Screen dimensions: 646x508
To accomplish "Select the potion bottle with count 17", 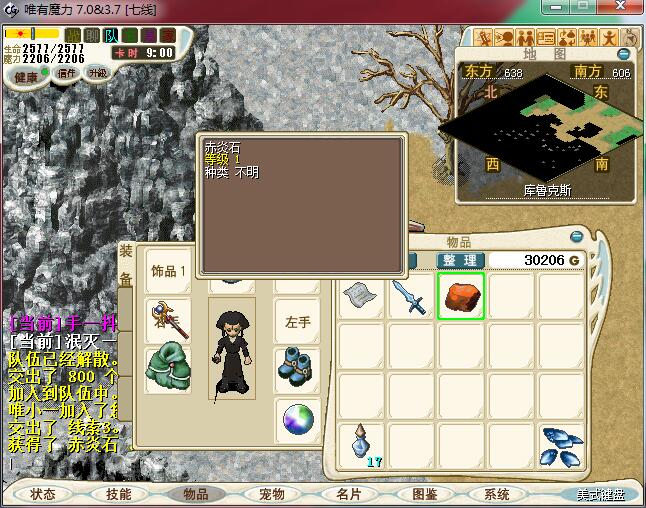I will [x=360, y=443].
